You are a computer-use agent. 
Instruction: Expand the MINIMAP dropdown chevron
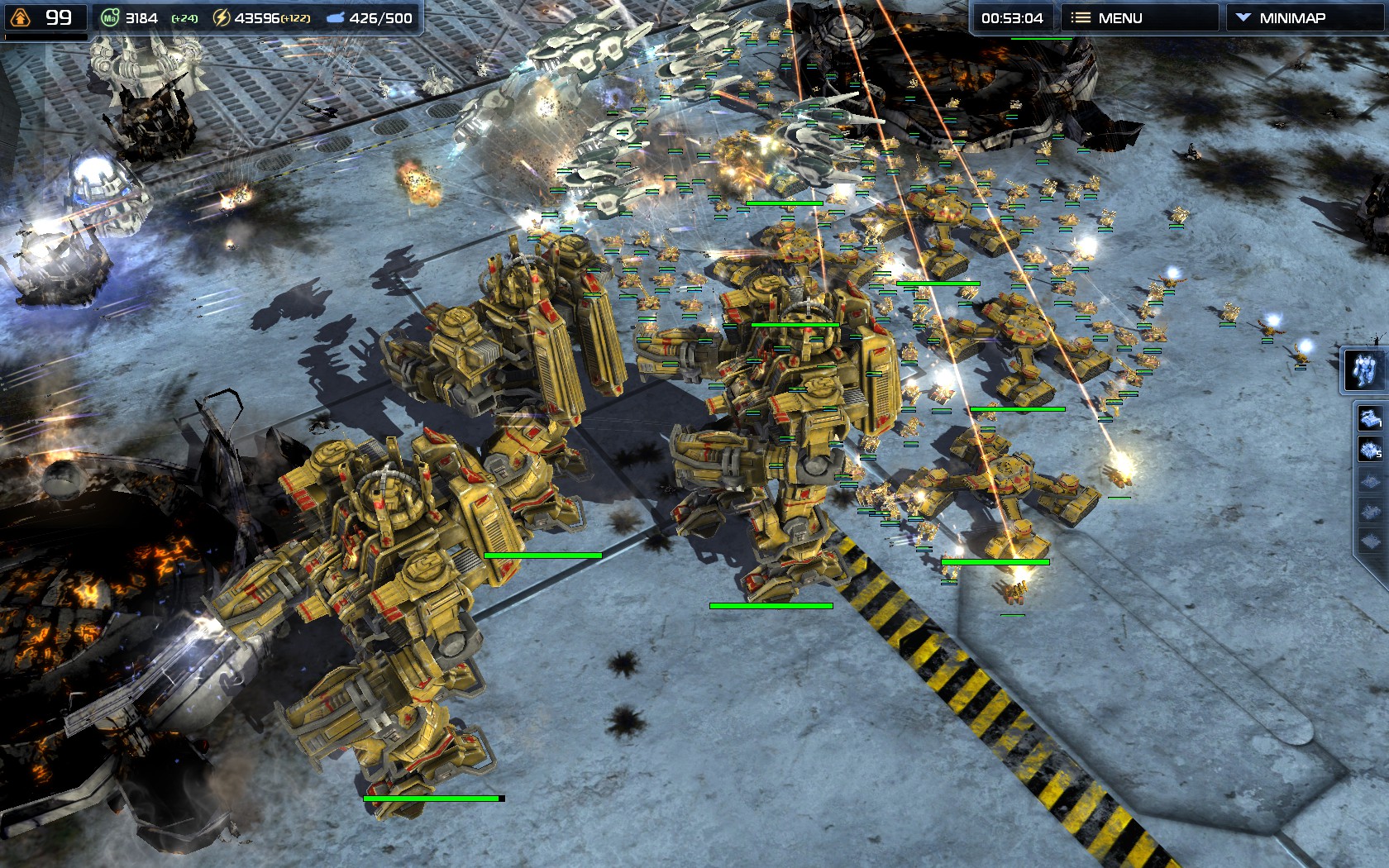[x=1243, y=17]
